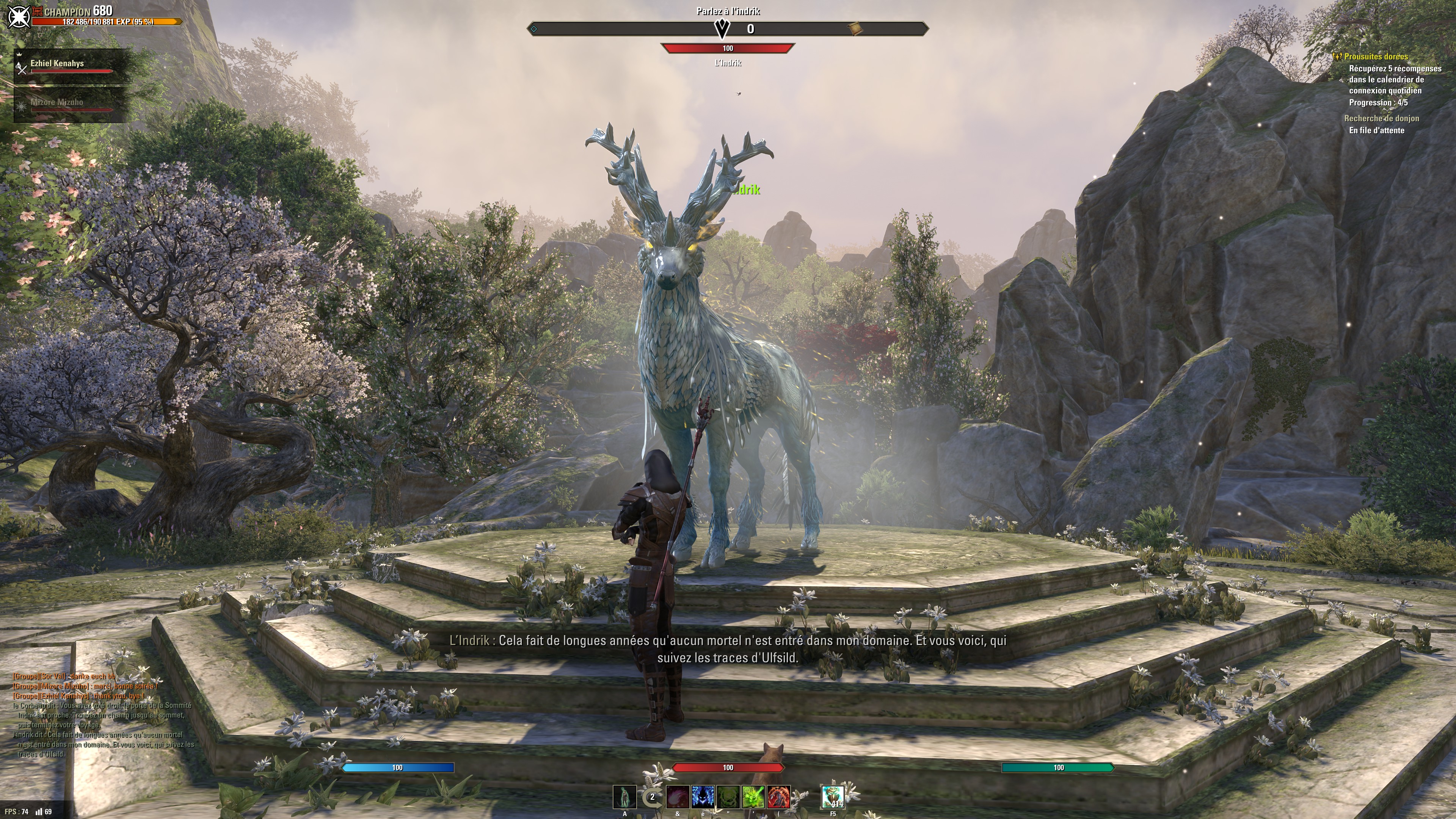Swap weapon bars with the arrow icon
Screen dimensions: 1456x819
651,797
